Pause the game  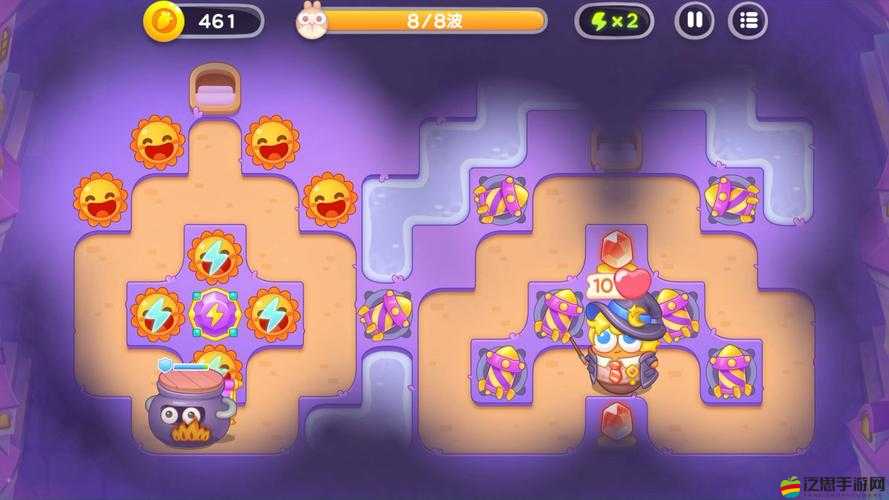[695, 20]
